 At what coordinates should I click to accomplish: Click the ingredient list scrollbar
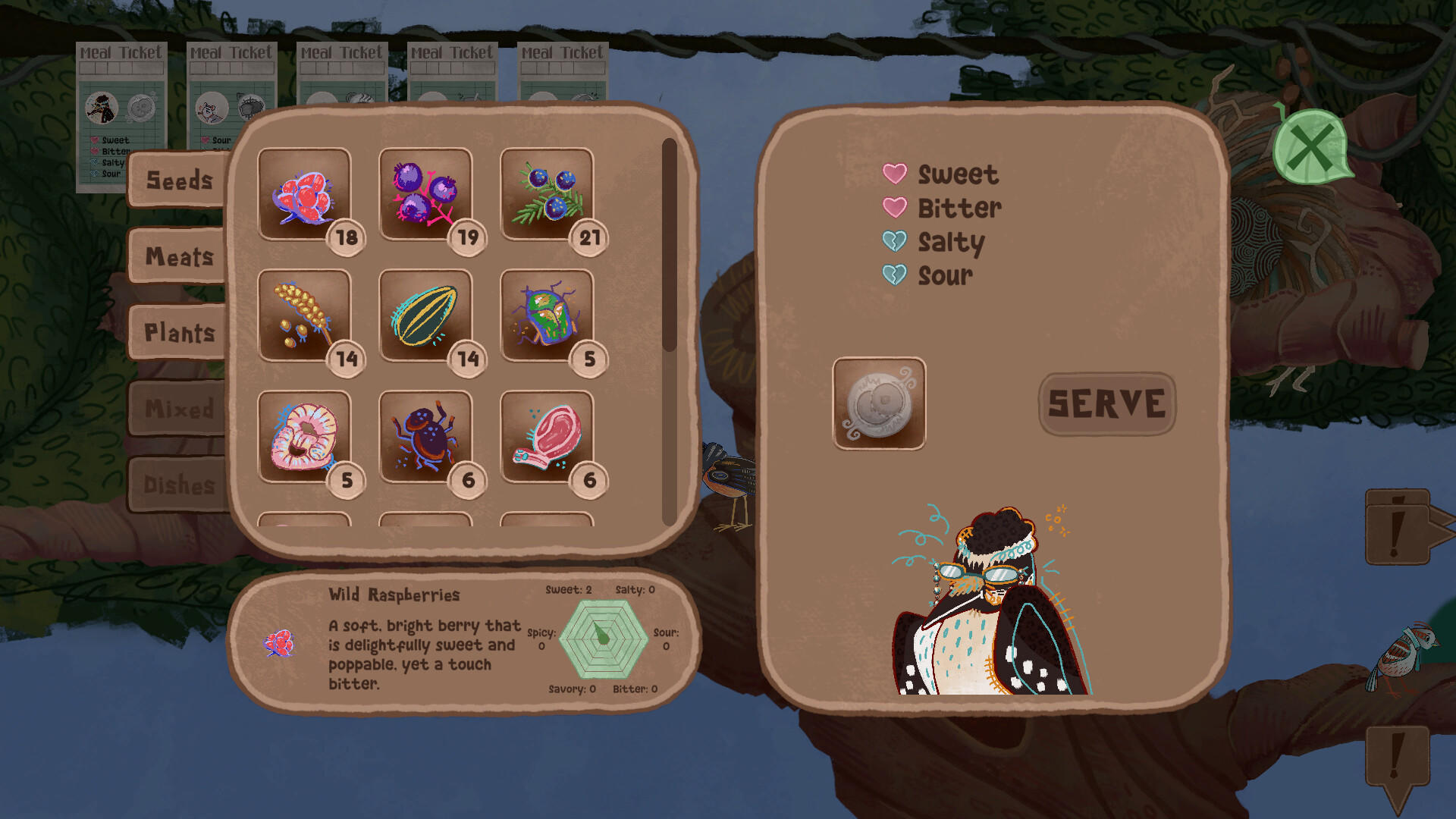coord(669,244)
